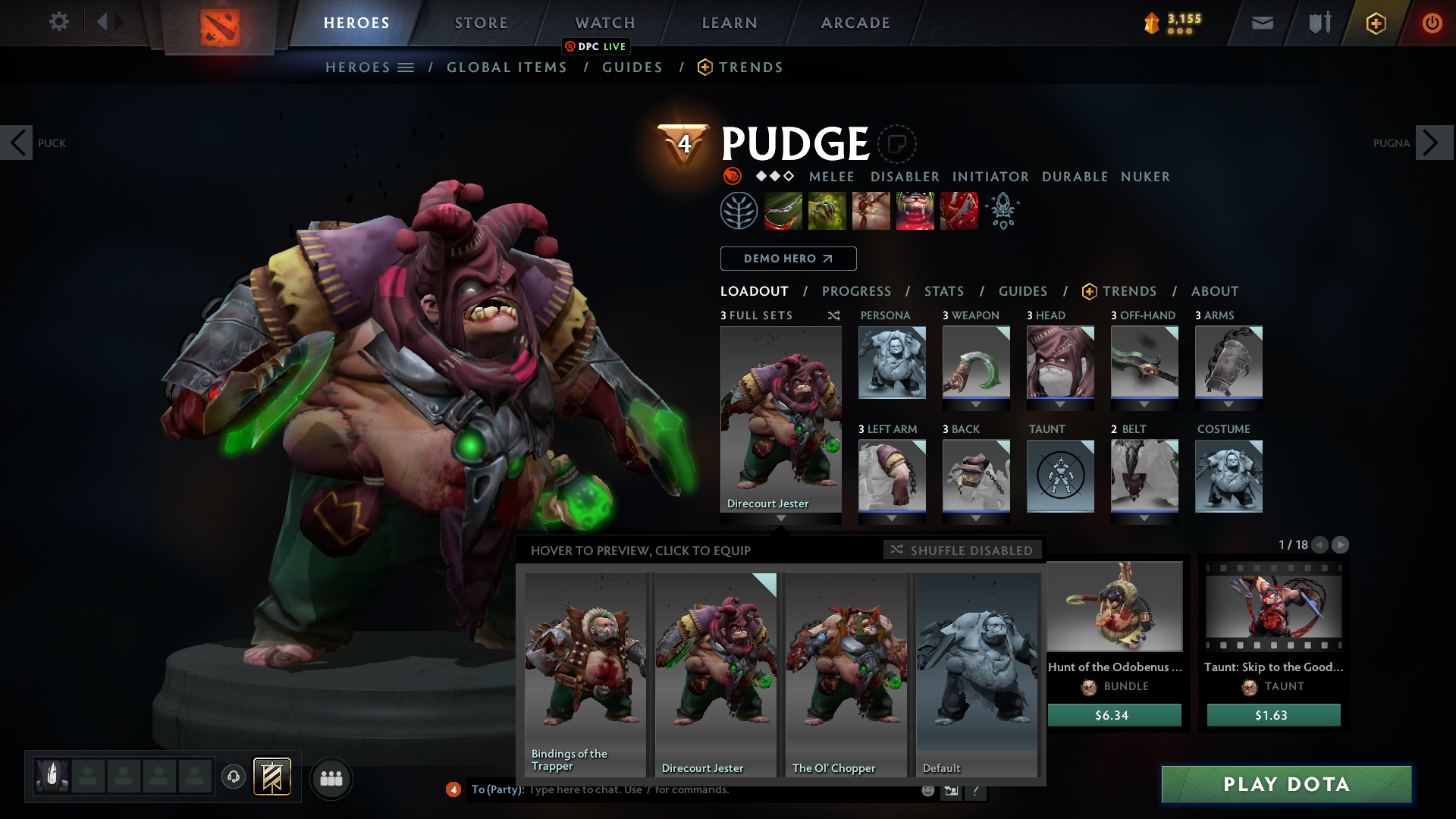Open the notifications mail icon
1456x819 pixels.
(x=1261, y=23)
